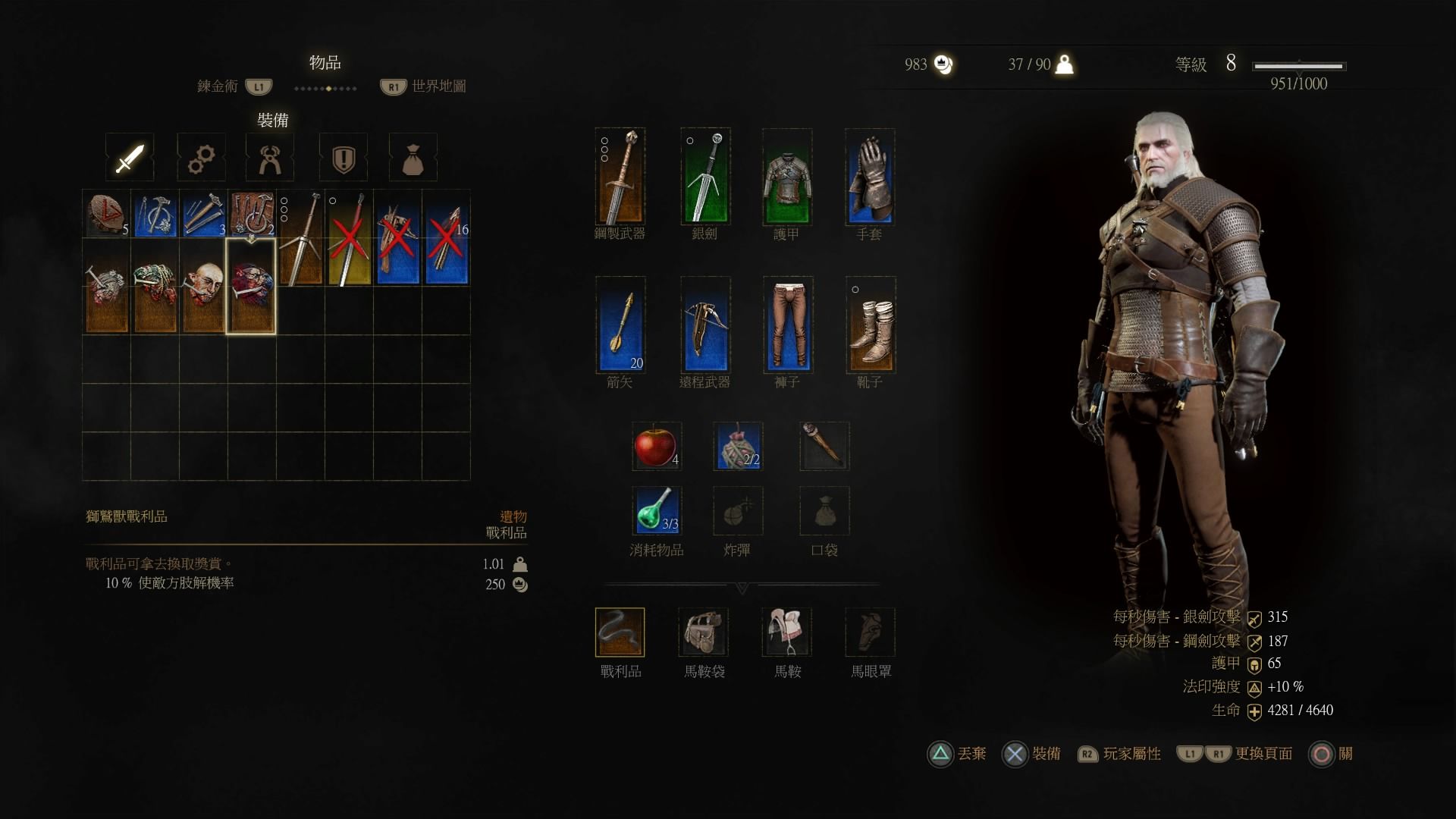Select the equipped crossbow ranged weapon slot

pos(705,325)
